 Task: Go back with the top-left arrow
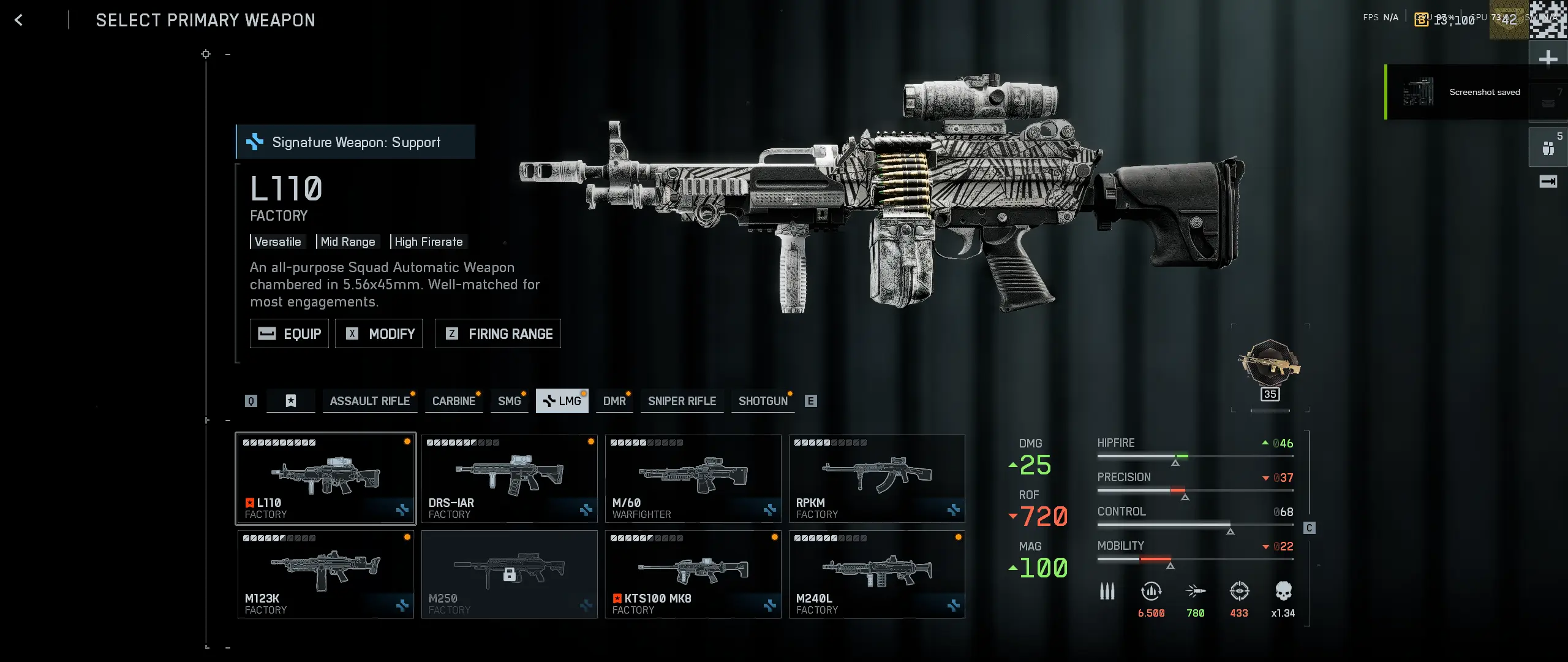[x=19, y=20]
